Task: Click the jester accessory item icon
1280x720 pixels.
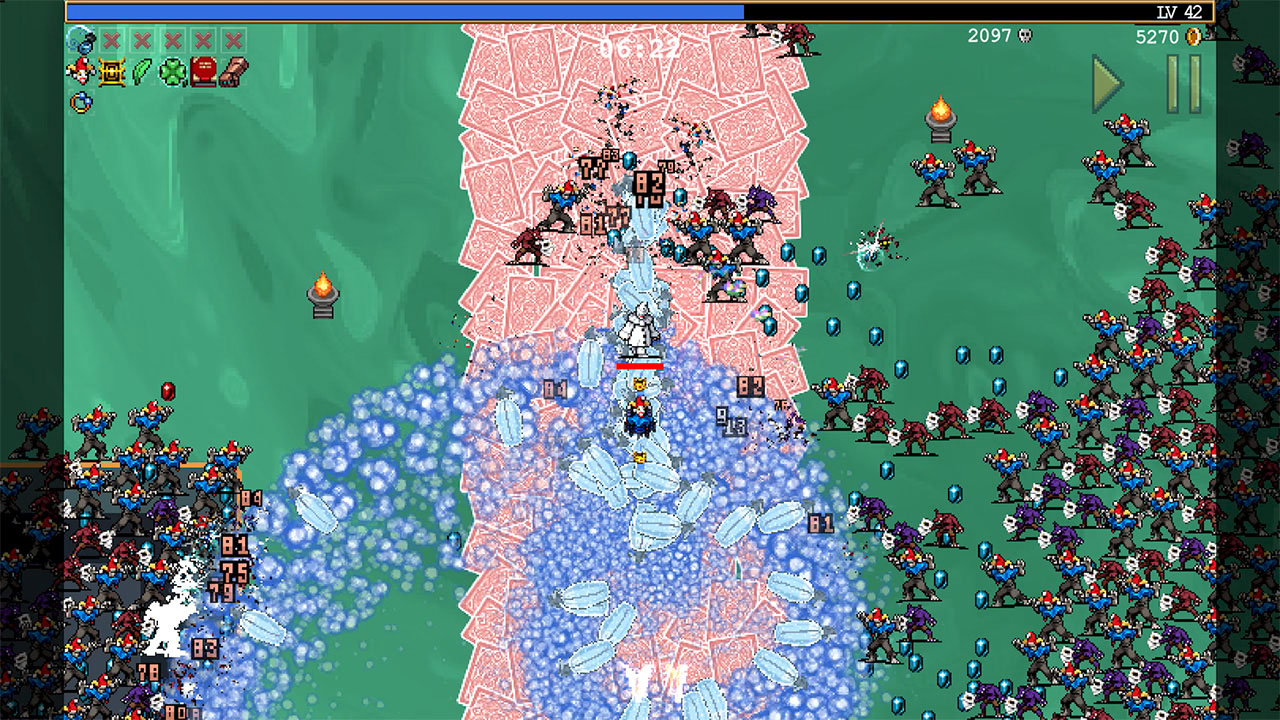Action: (78, 71)
